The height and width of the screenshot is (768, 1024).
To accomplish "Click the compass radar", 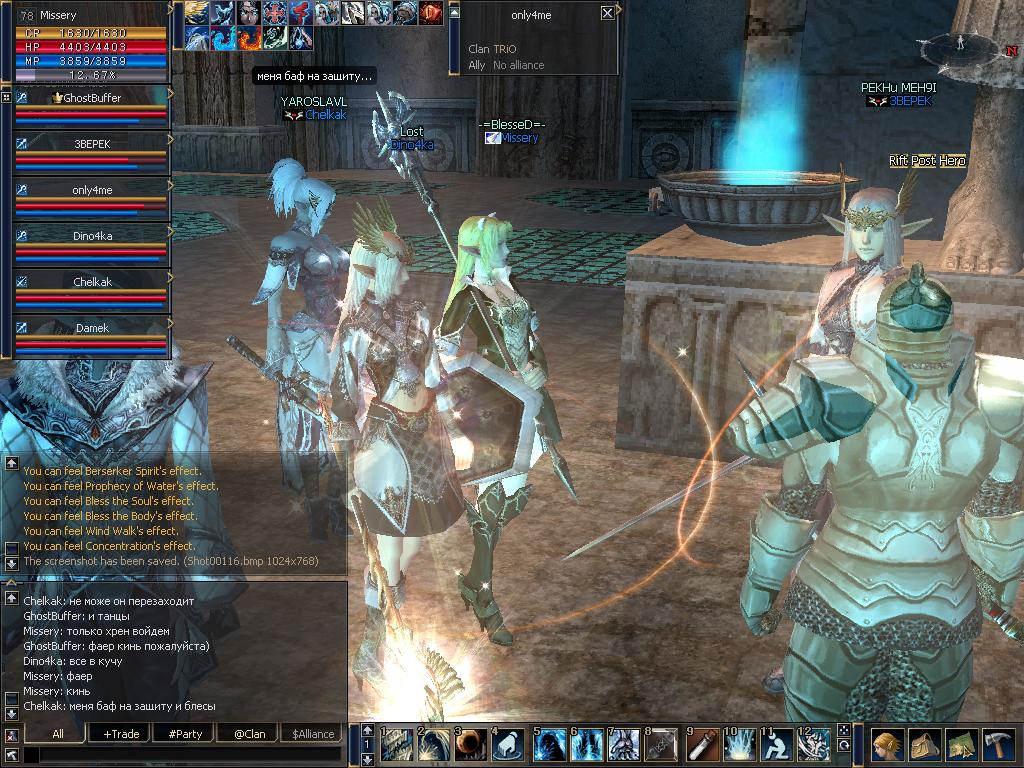I will point(958,45).
